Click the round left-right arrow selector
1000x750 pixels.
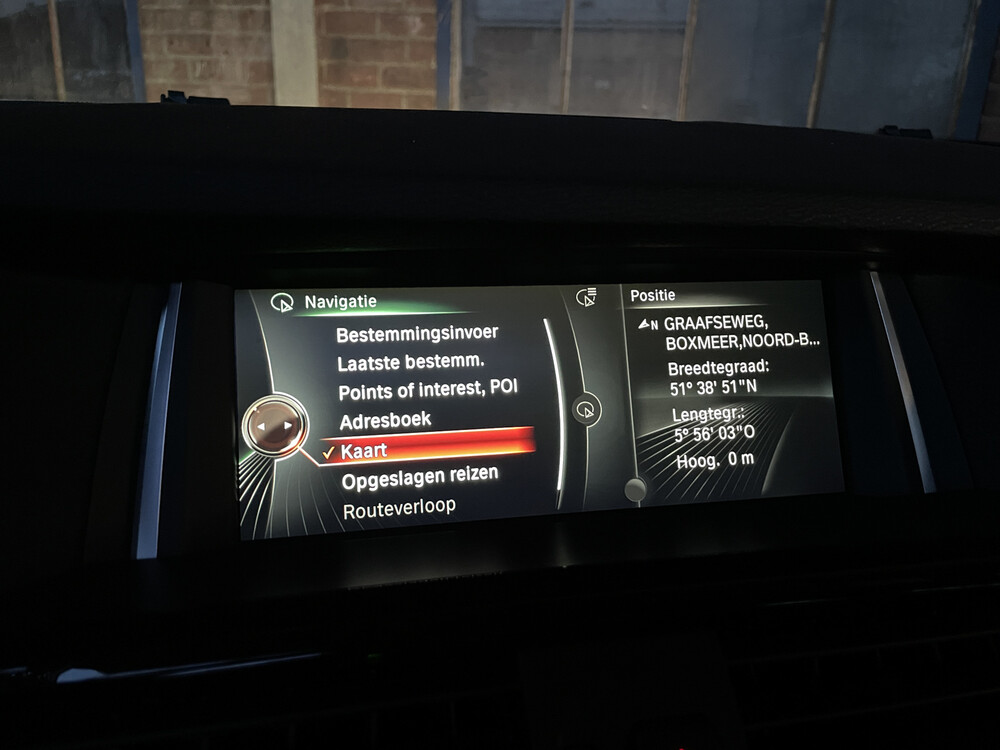[274, 425]
